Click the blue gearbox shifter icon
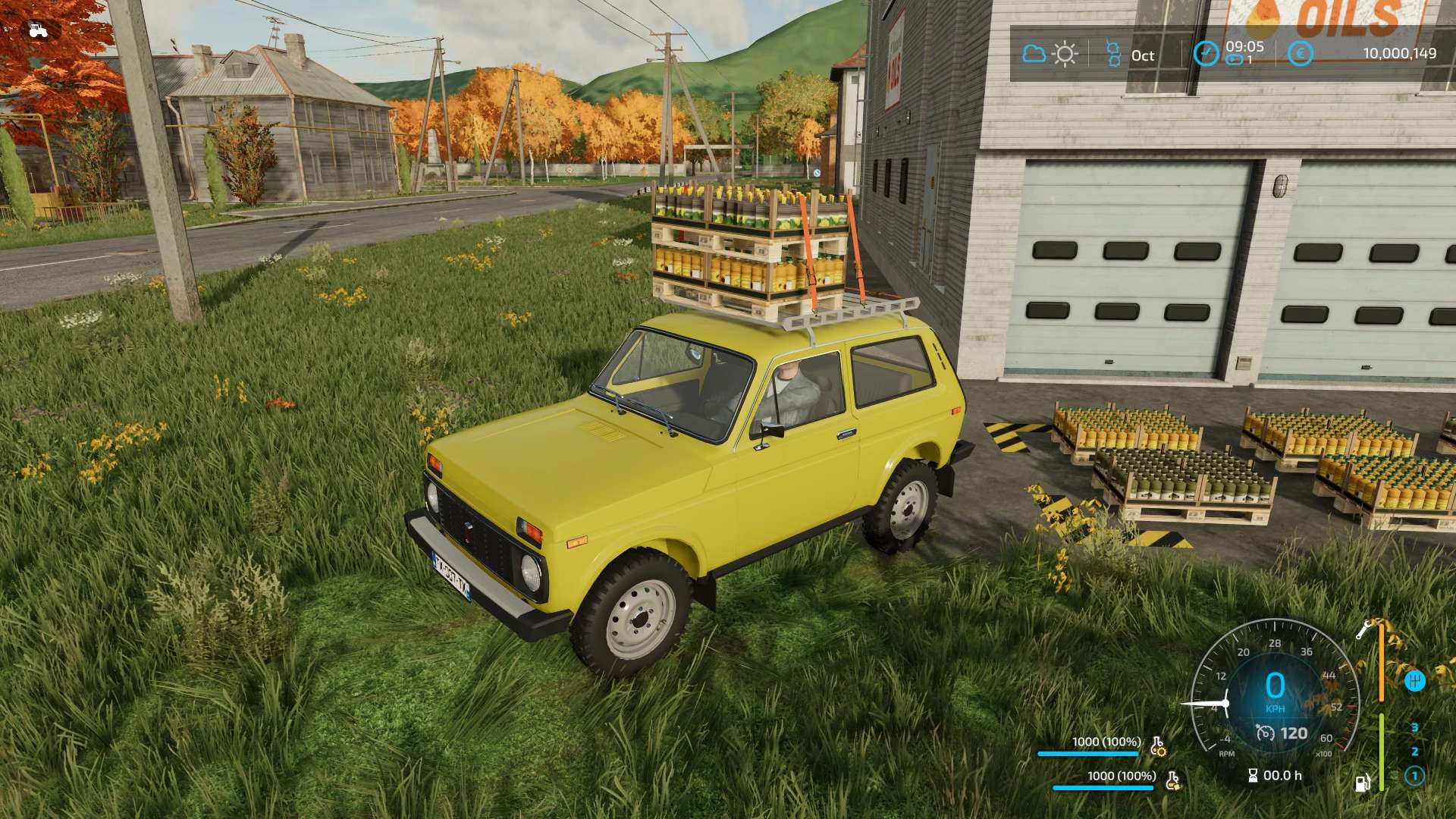 [1415, 681]
